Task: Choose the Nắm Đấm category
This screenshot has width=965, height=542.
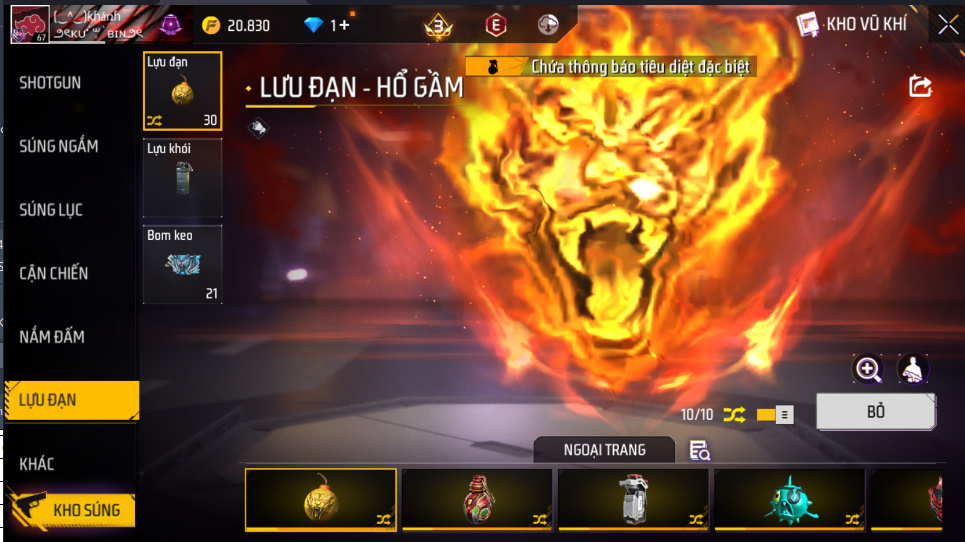Action: (51, 337)
